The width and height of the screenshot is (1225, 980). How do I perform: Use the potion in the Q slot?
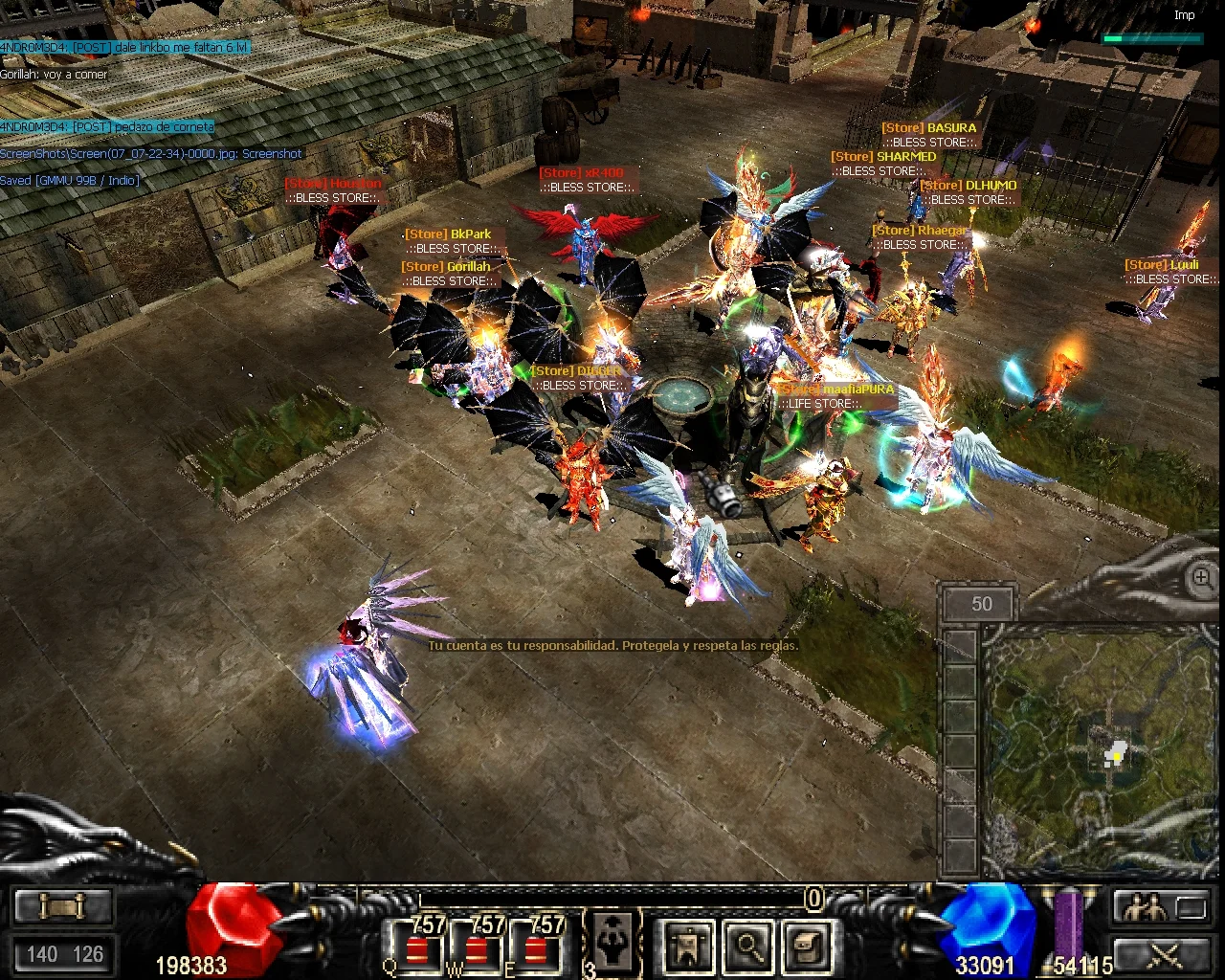click(x=415, y=946)
